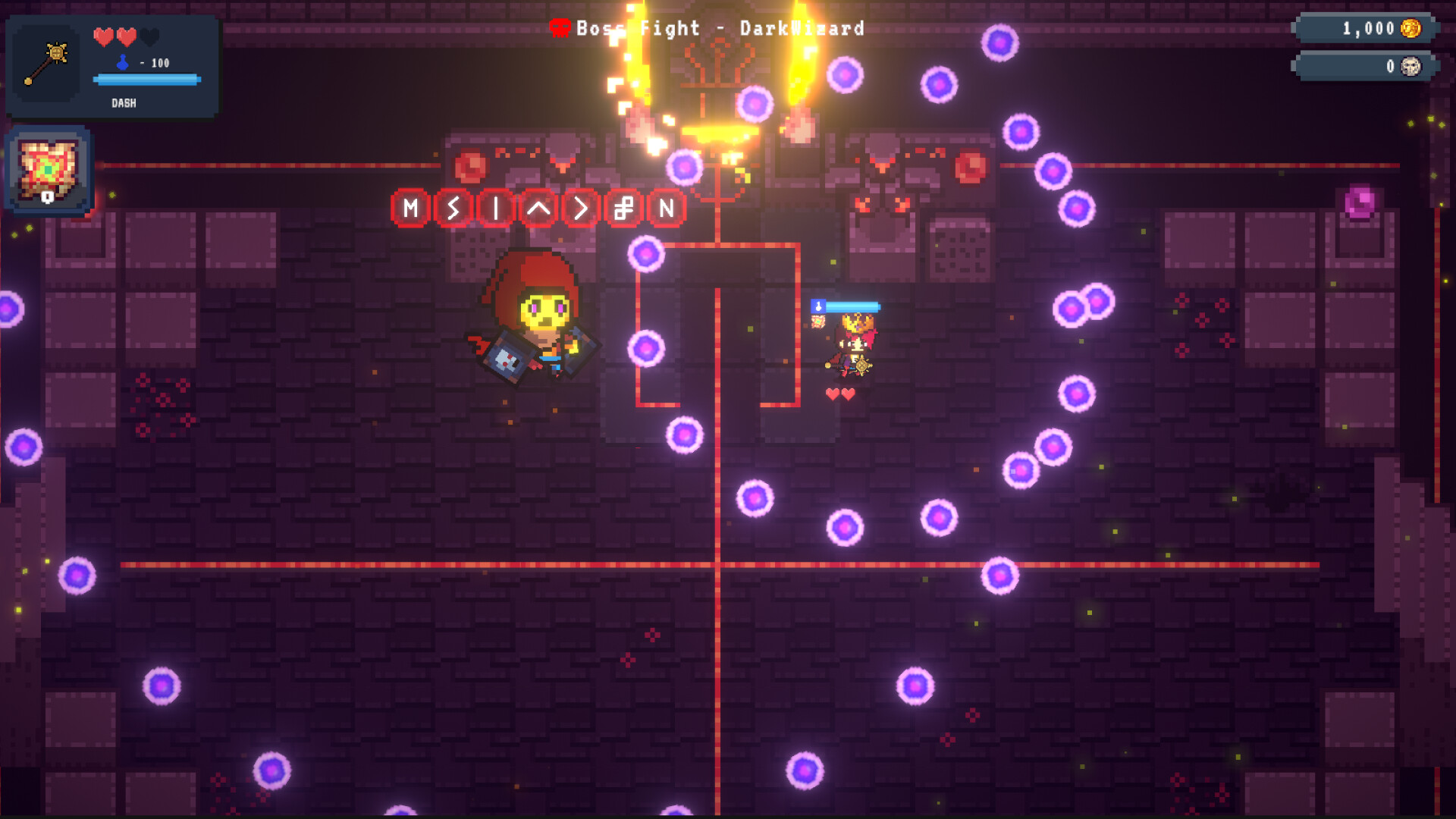Click the arrow-shaped rune pointing right
This screenshot has width=1456, height=819.
[x=580, y=208]
